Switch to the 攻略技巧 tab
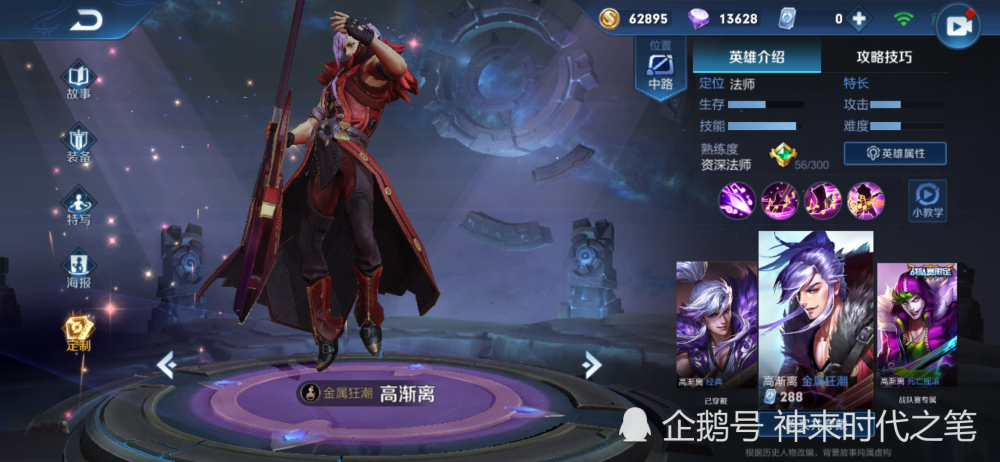Viewport: 1000px width, 462px height. click(x=883, y=56)
